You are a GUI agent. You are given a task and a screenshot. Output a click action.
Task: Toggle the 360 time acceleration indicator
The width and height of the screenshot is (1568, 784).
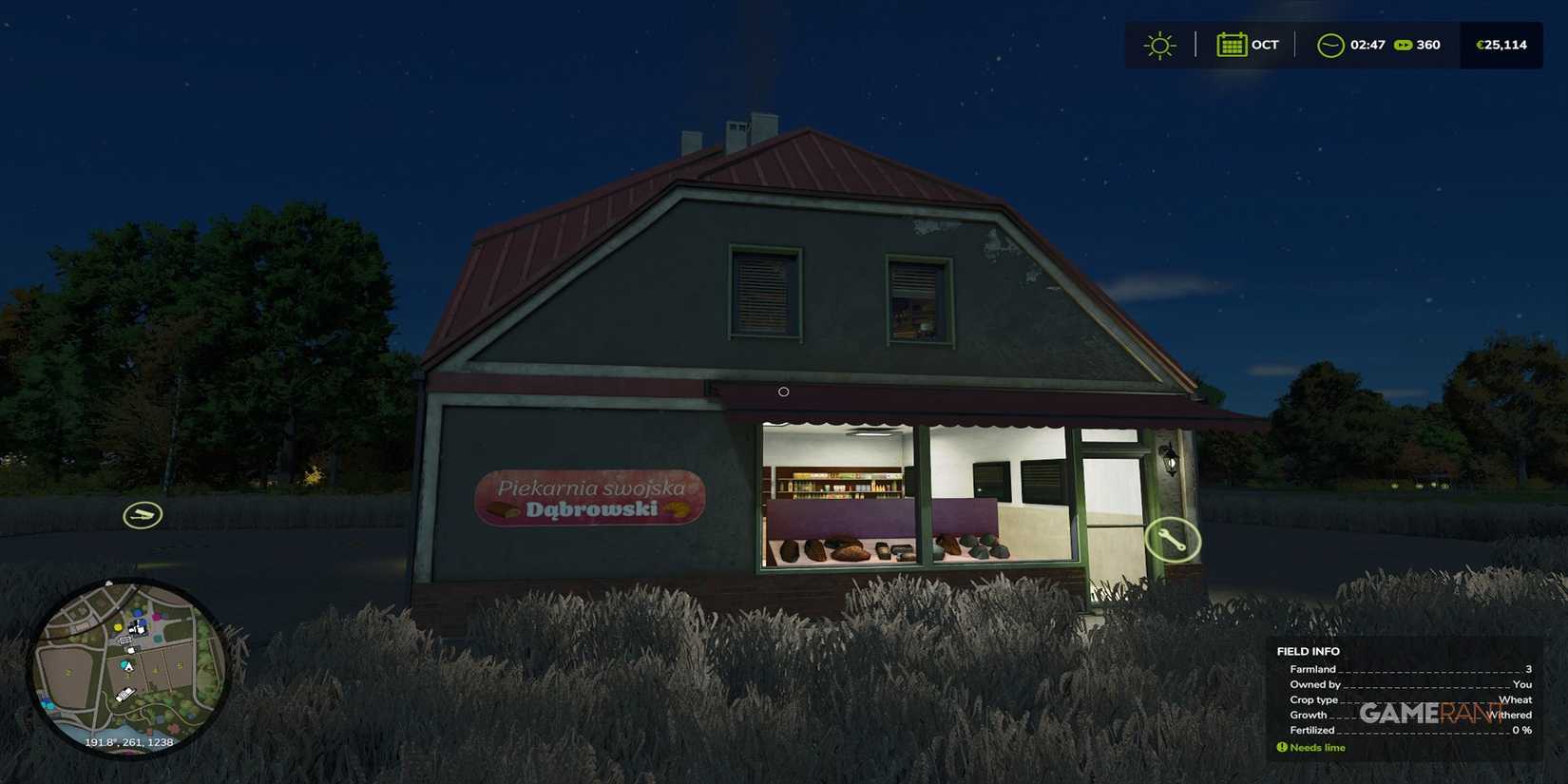coord(1428,45)
